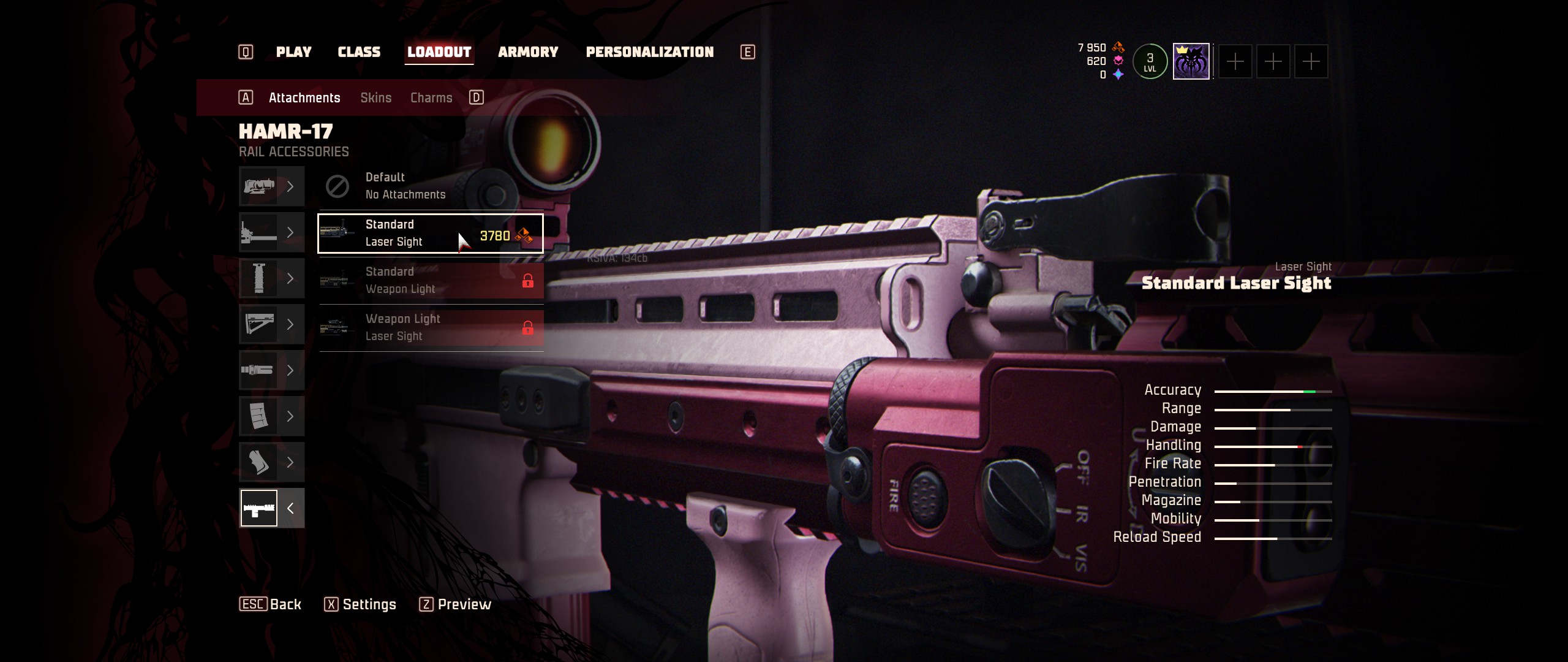1568x662 pixels.
Task: Open the Play tab
Action: [293, 52]
